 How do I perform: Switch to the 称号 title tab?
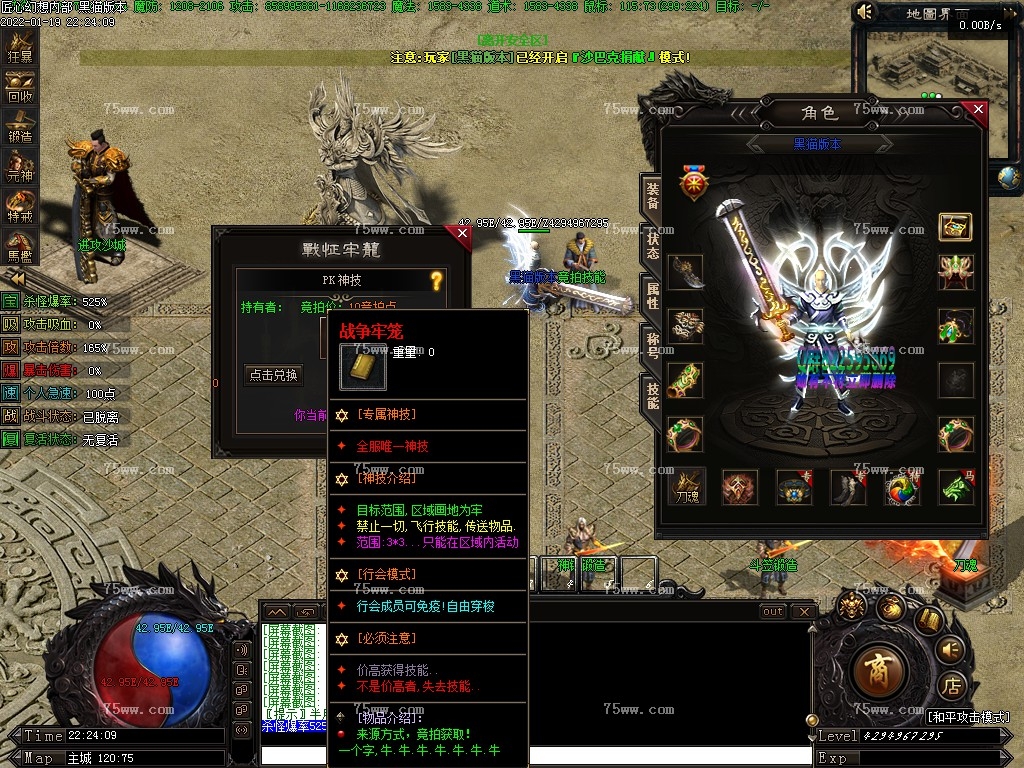pyautogui.click(x=652, y=347)
